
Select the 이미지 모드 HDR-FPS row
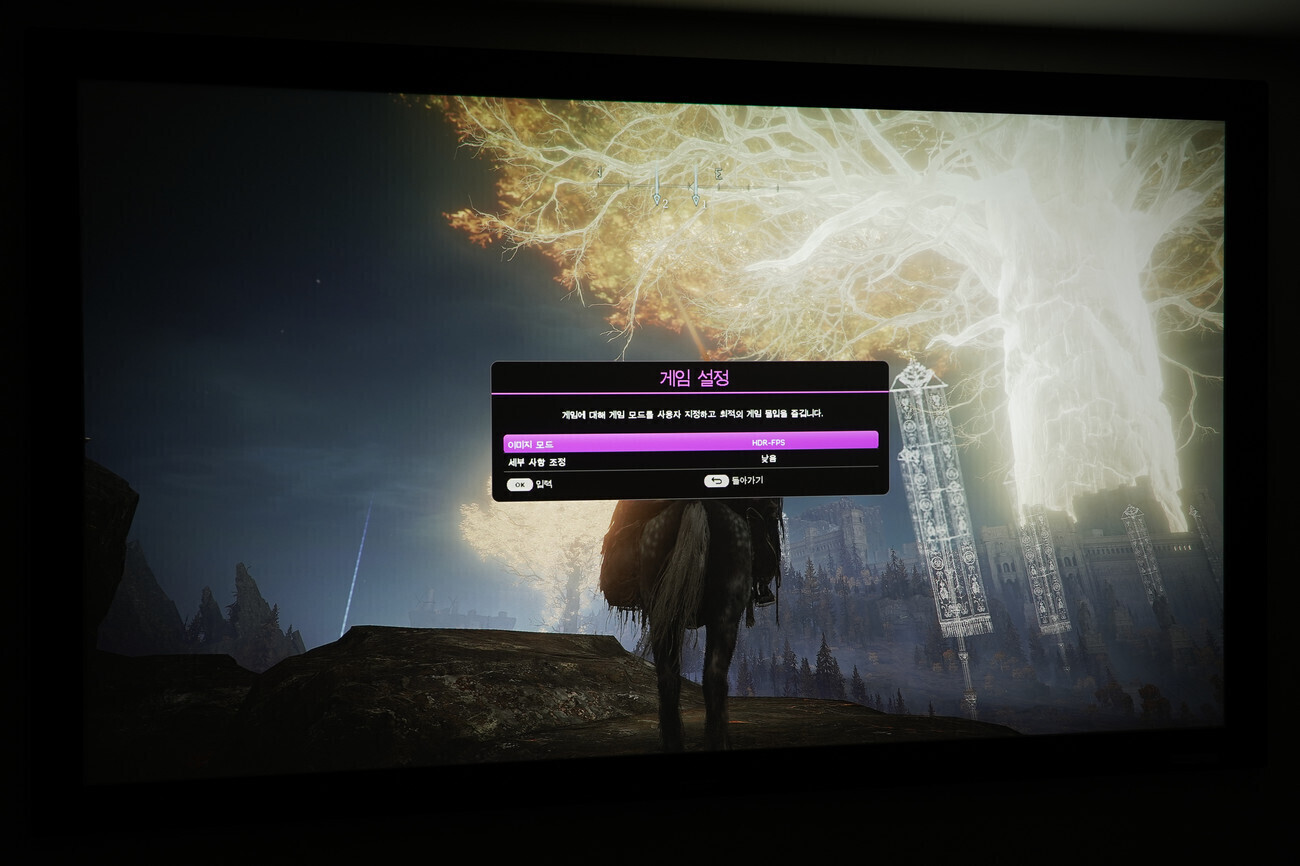pos(690,441)
